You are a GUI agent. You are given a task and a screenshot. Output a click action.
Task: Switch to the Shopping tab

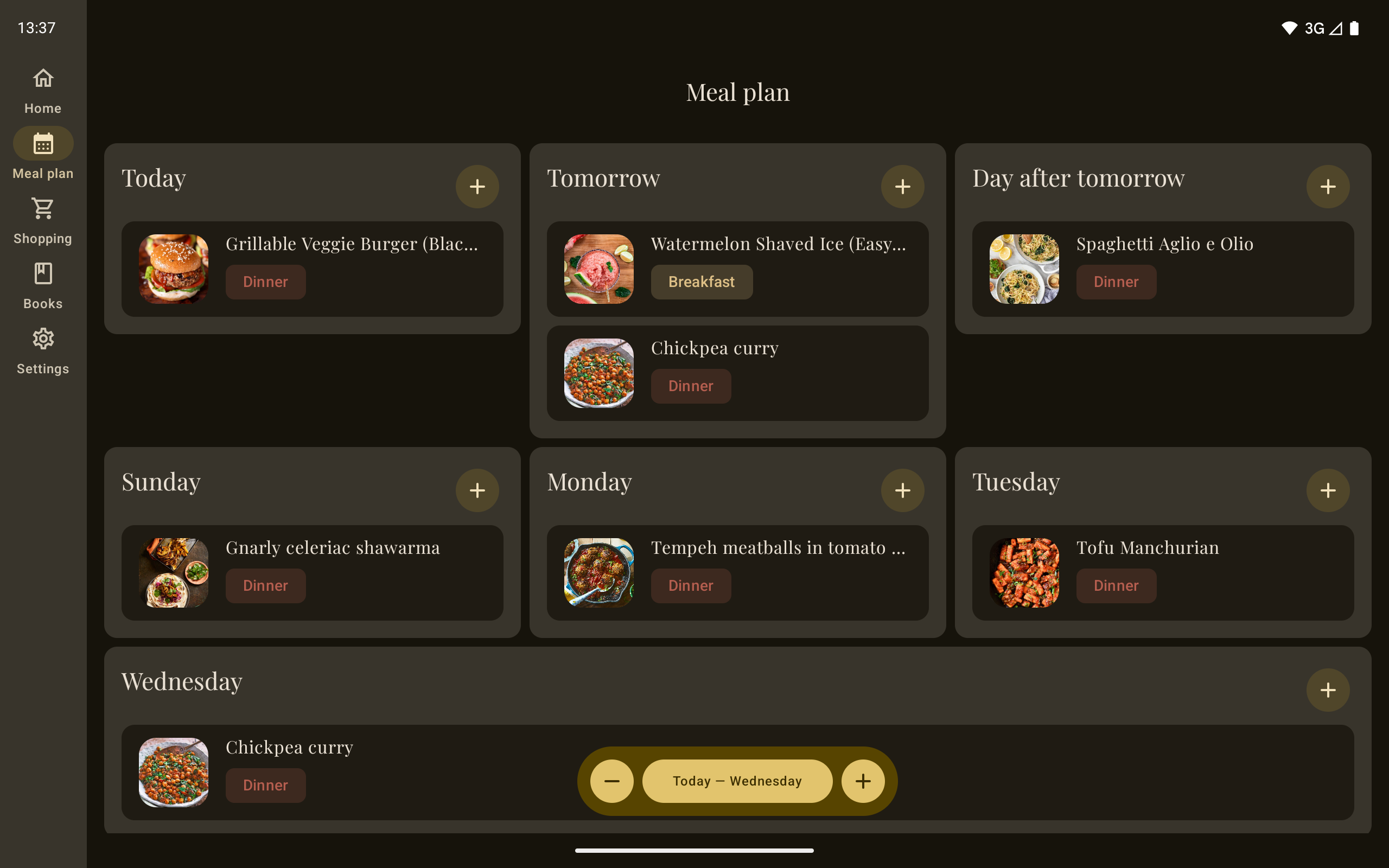(x=43, y=220)
